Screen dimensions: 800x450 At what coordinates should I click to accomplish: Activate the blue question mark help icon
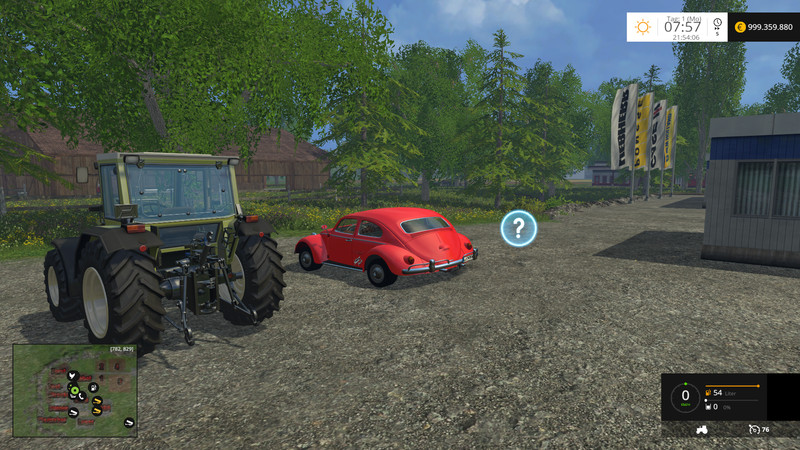518,228
